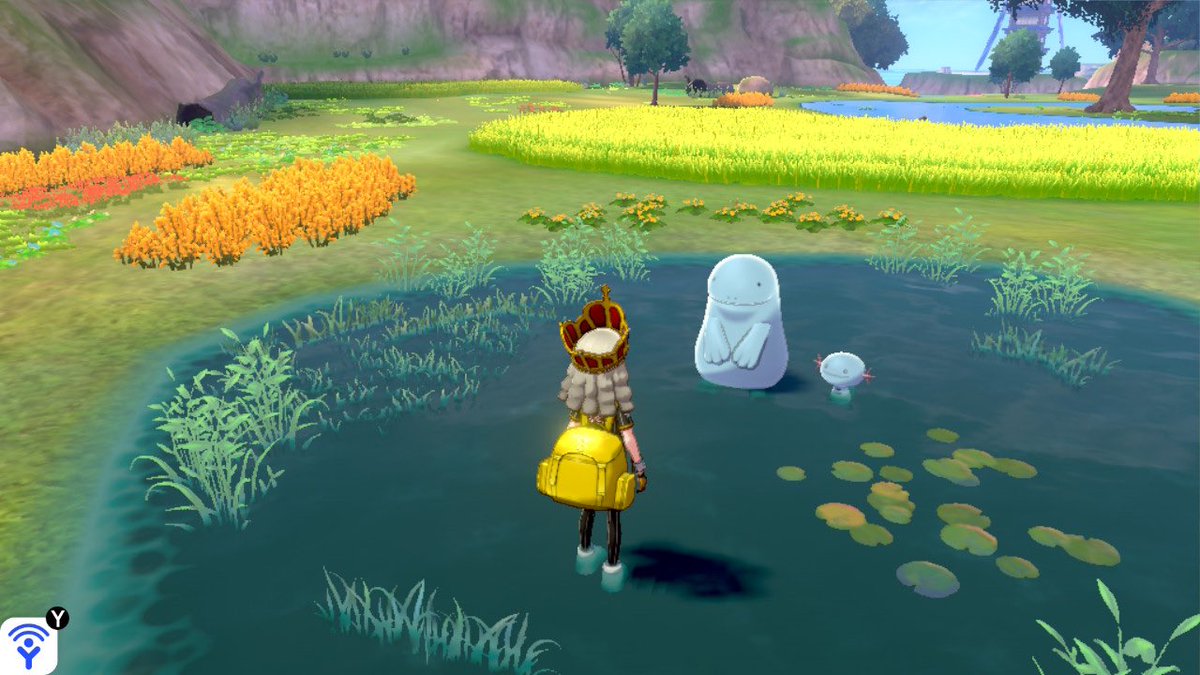Open the Y-Comm wireless icon
The width and height of the screenshot is (1200, 675).
coord(28,645)
